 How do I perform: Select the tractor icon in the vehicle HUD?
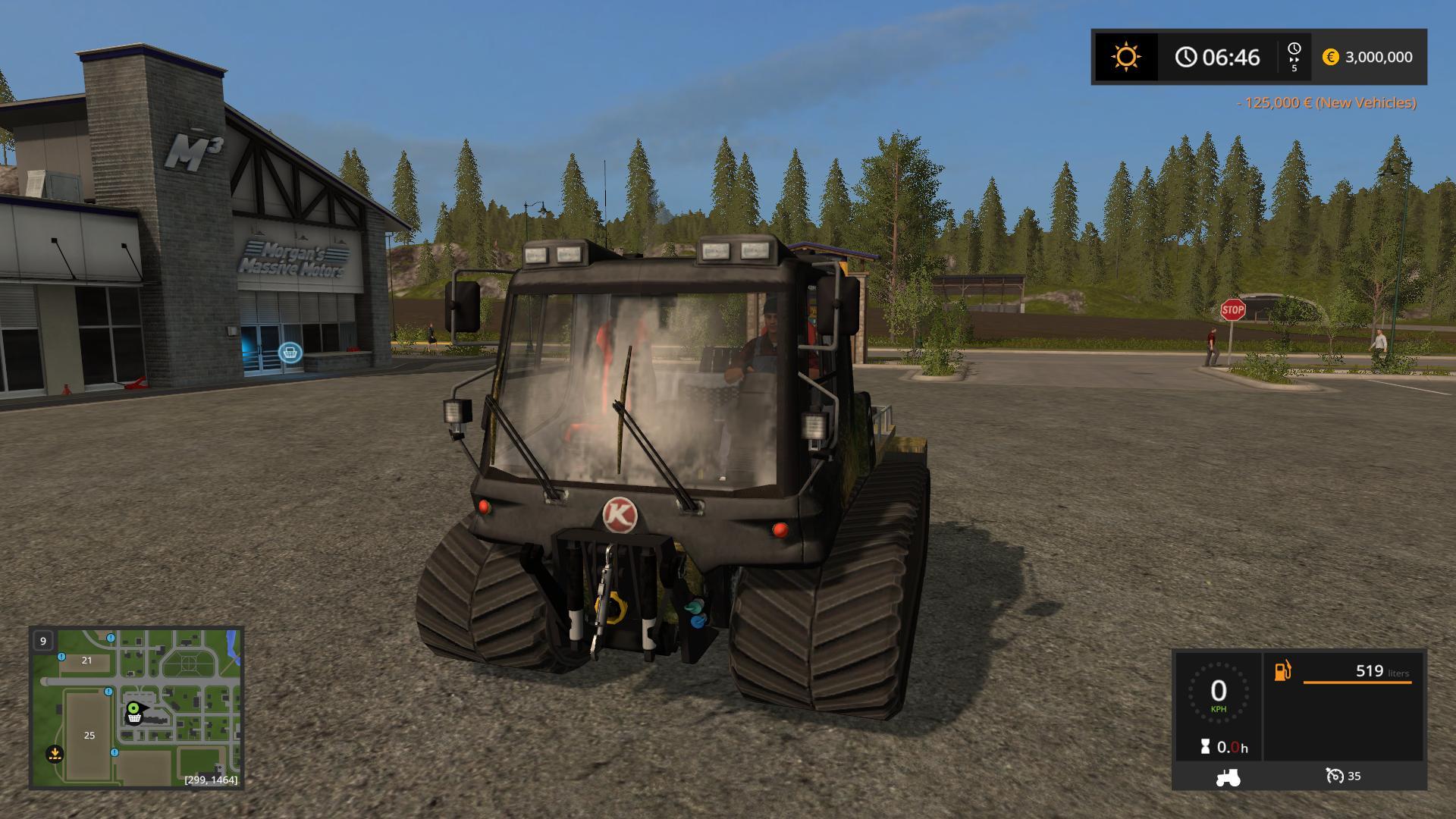(1228, 777)
